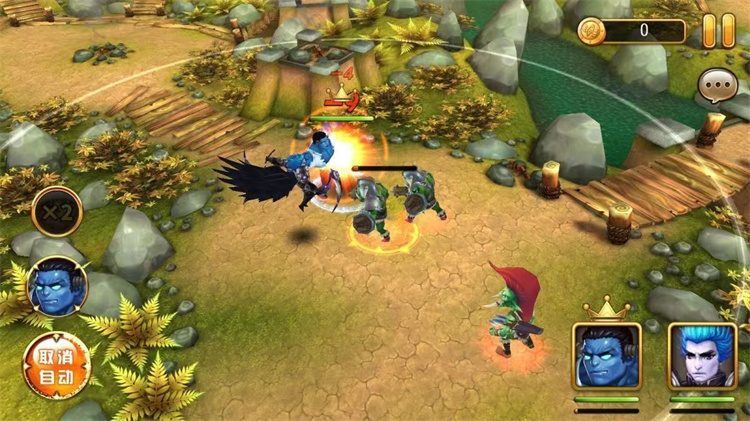Open the chat speech bubble

coord(717,87)
